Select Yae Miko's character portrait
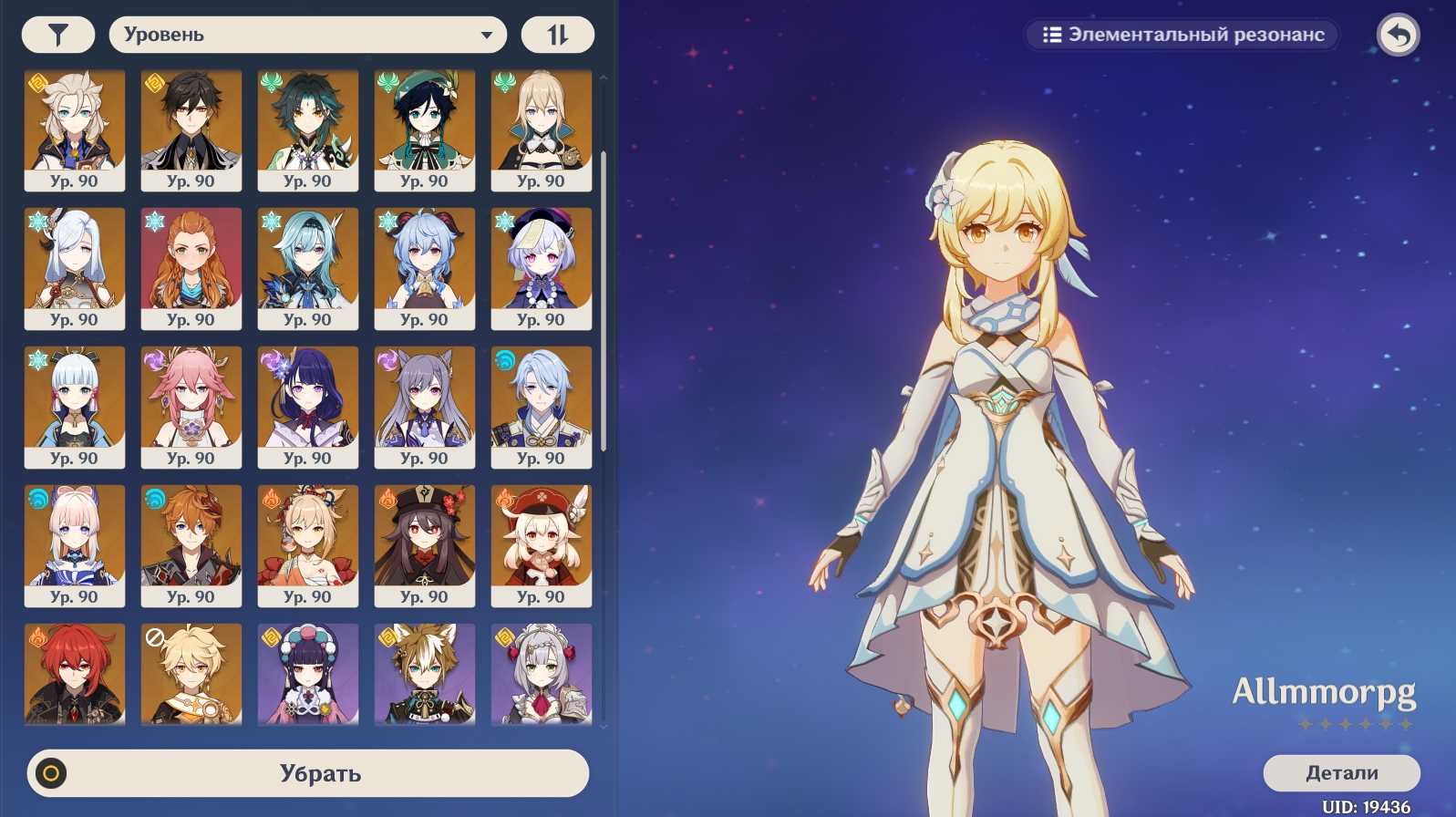The image size is (1456, 817). [x=191, y=407]
